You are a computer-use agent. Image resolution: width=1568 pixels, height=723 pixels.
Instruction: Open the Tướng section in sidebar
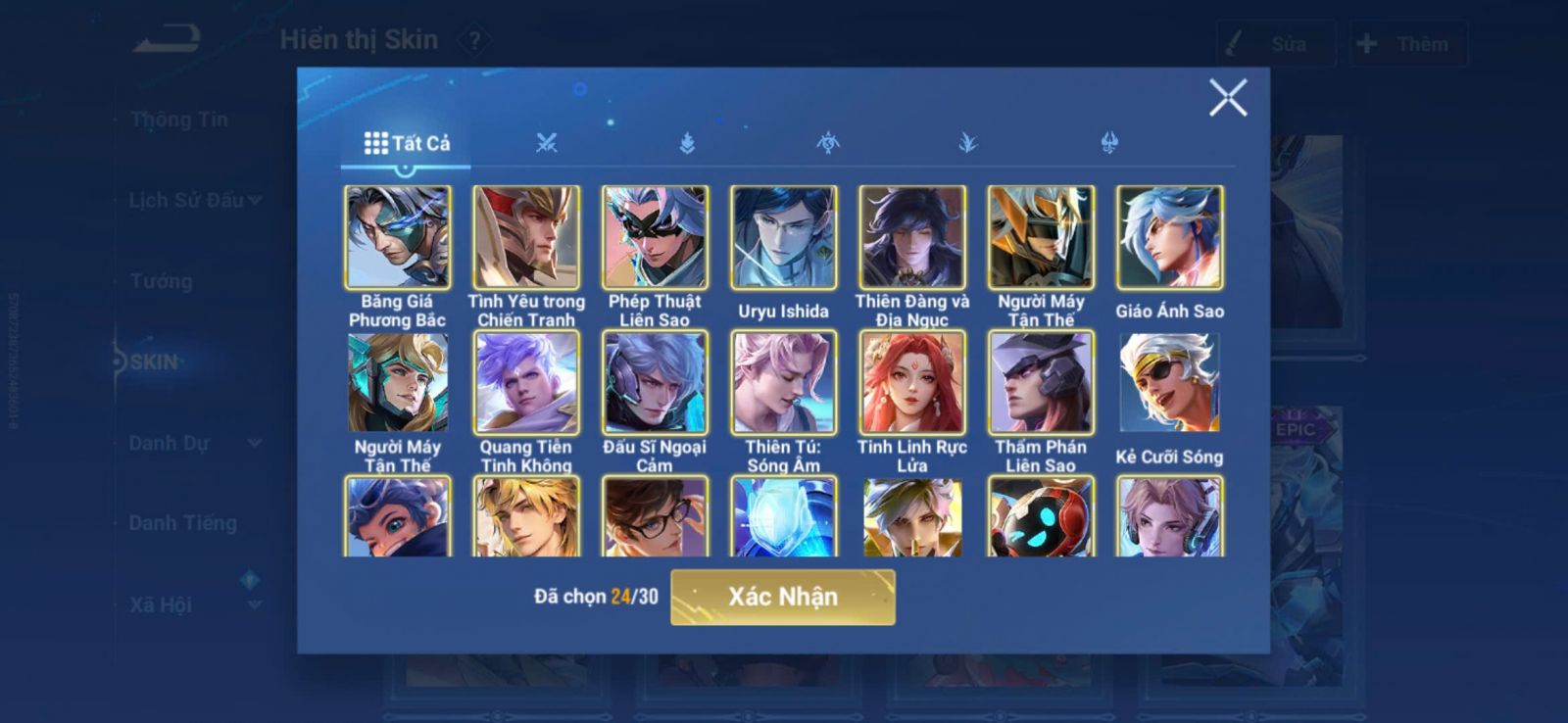click(x=162, y=281)
